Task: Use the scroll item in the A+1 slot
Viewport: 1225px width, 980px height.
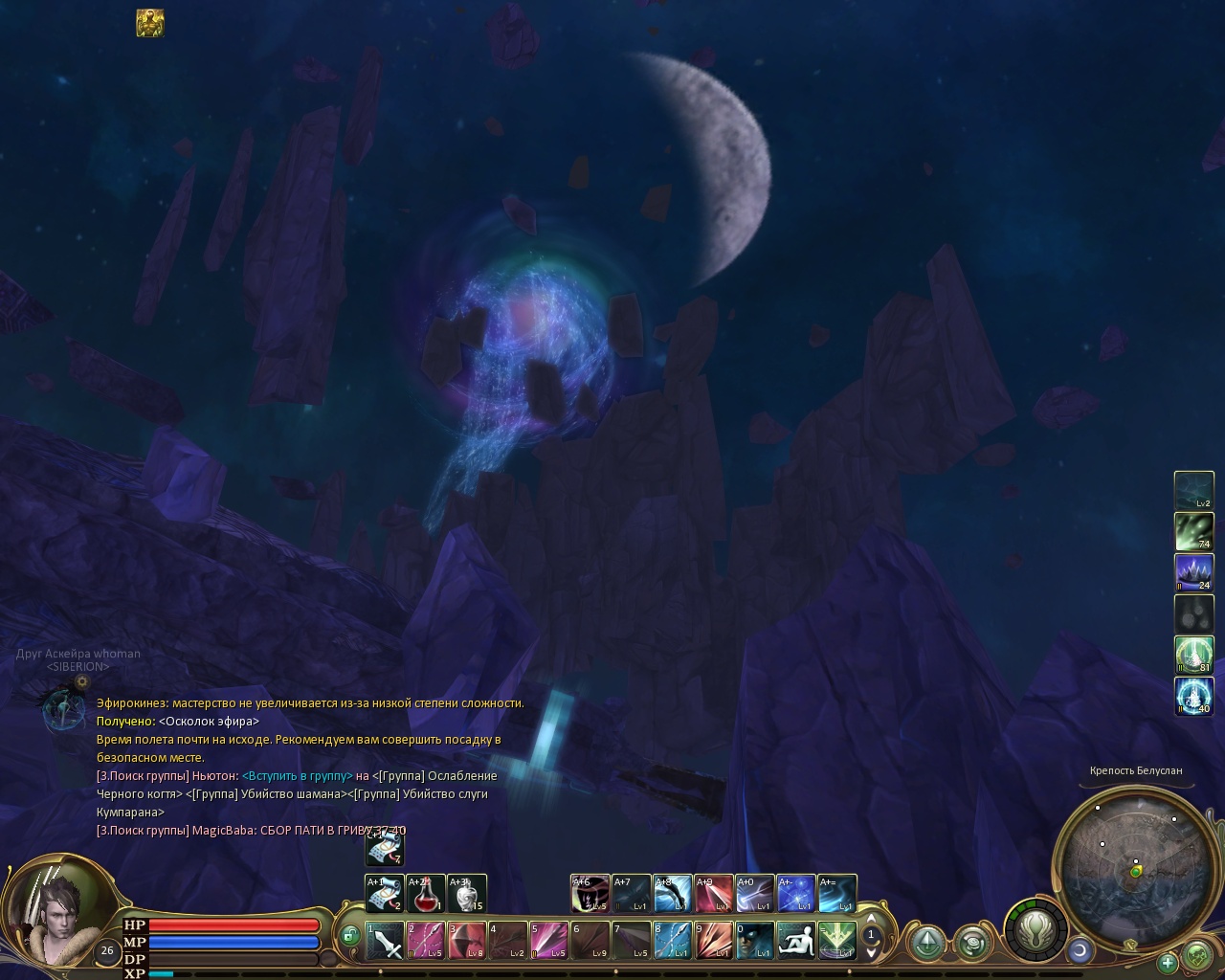Action: [x=385, y=894]
